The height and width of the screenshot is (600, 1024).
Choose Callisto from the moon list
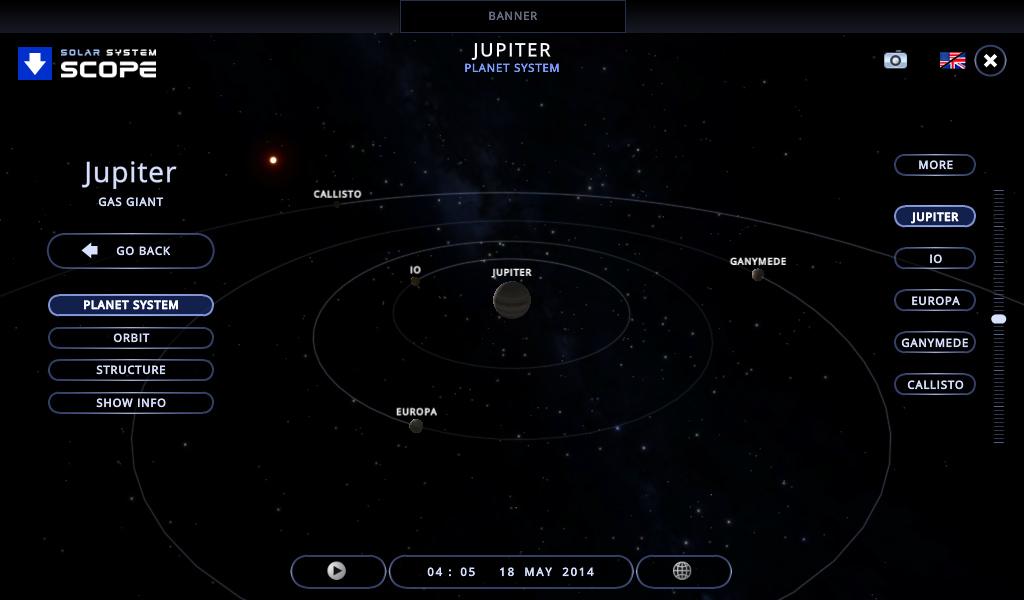click(x=935, y=385)
